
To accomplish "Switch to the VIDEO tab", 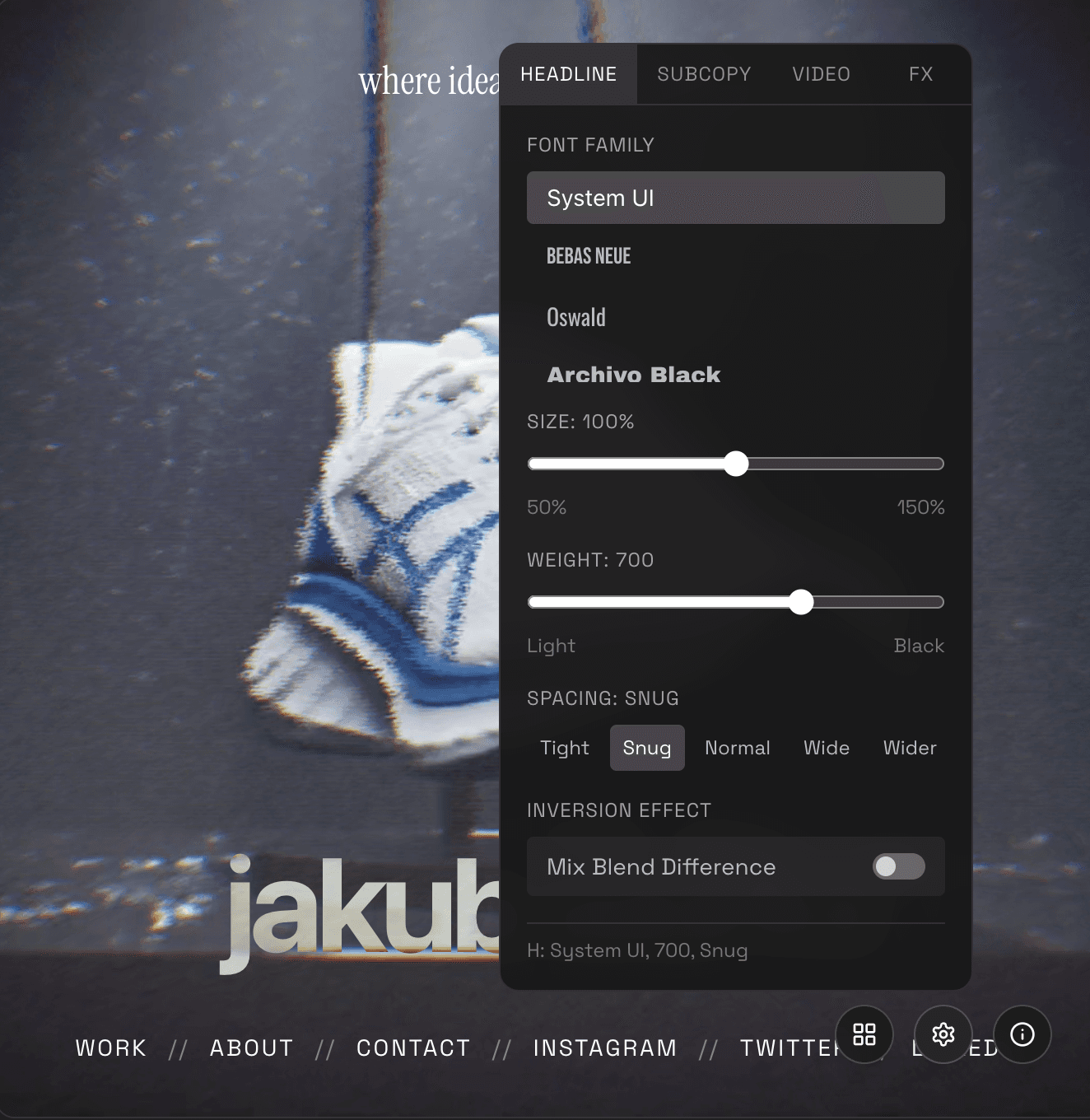I will pyautogui.click(x=821, y=74).
